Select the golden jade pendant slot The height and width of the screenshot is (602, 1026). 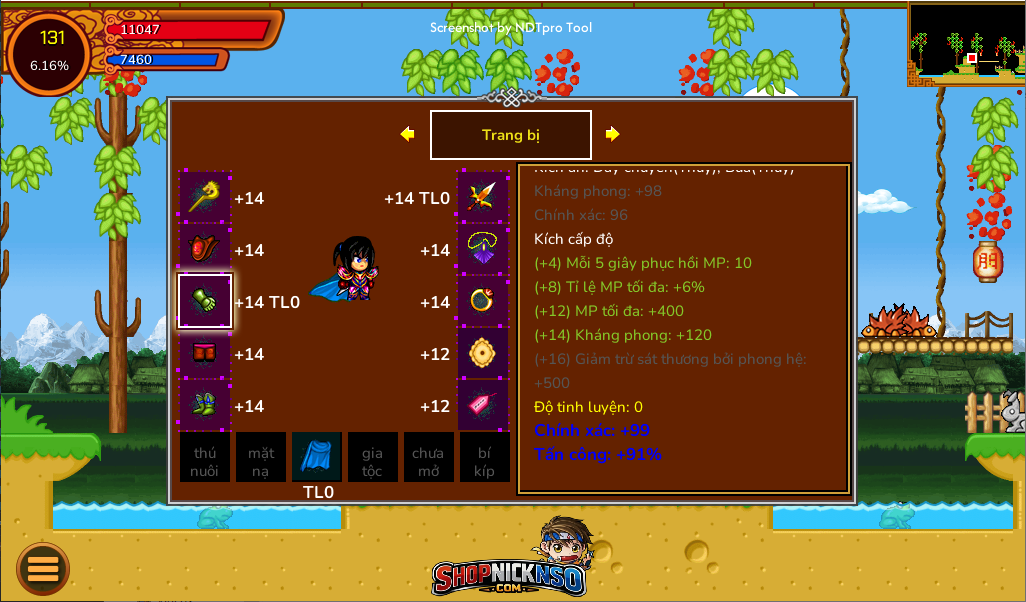tap(483, 353)
